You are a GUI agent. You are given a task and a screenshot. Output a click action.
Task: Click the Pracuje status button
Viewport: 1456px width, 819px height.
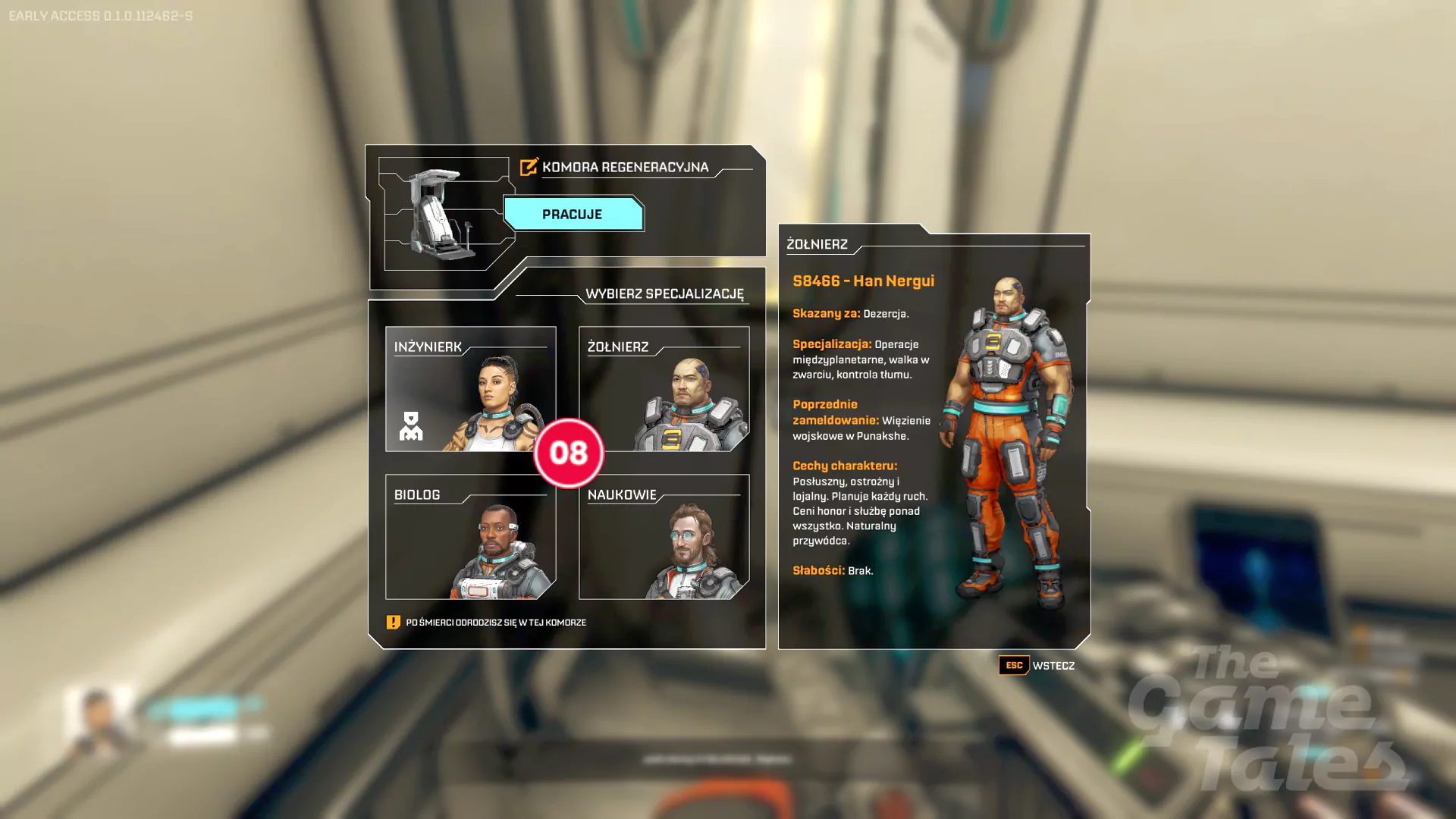coord(573,215)
